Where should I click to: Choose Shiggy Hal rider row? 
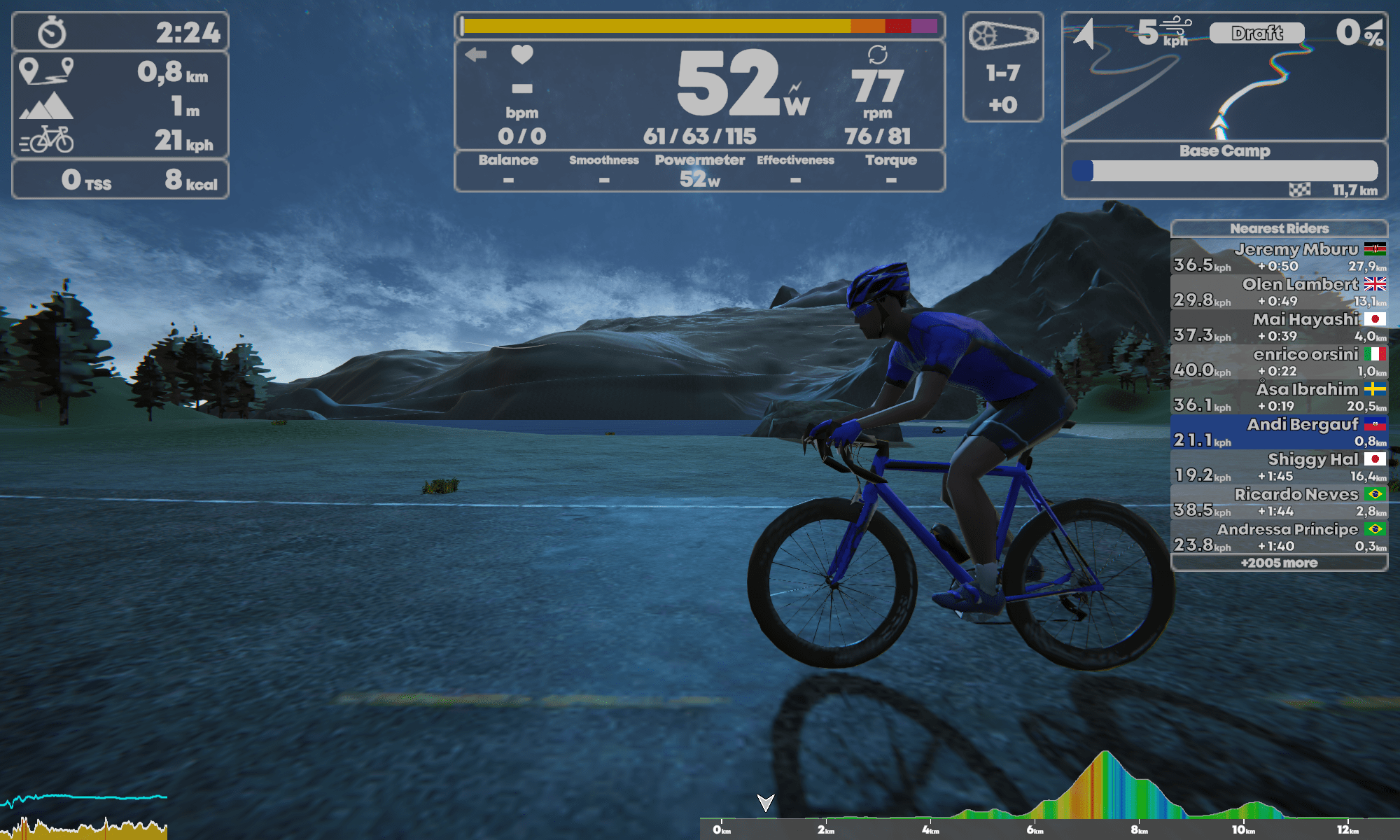[1279, 467]
